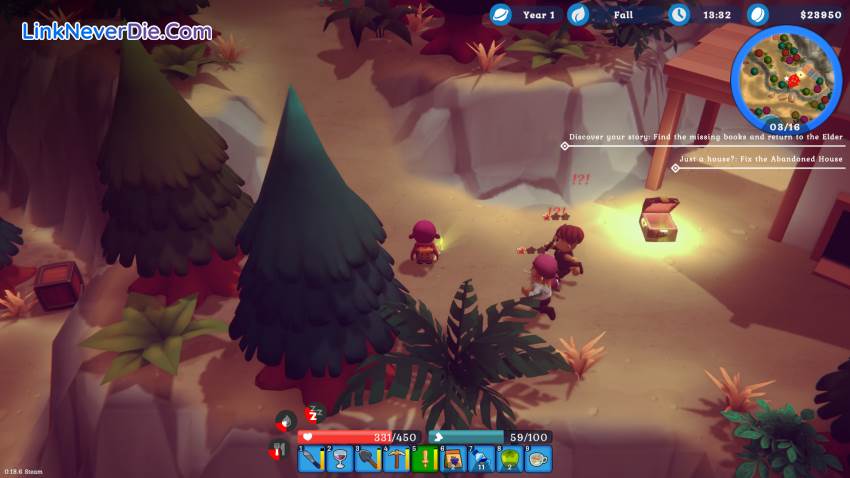This screenshot has width=850, height=478.
Task: Click the water drop thirst icon
Action: [286, 420]
